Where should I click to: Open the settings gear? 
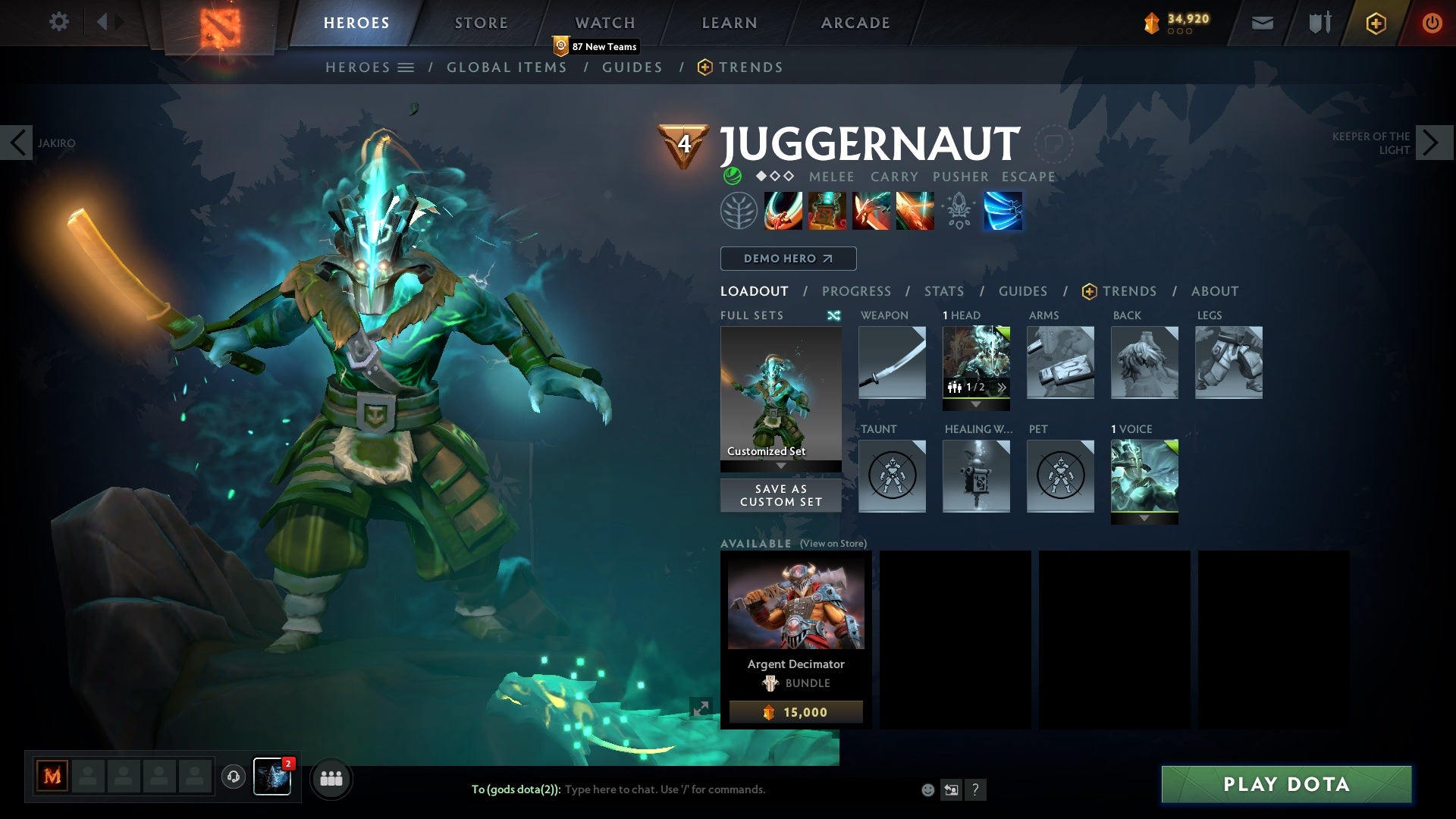(x=59, y=22)
